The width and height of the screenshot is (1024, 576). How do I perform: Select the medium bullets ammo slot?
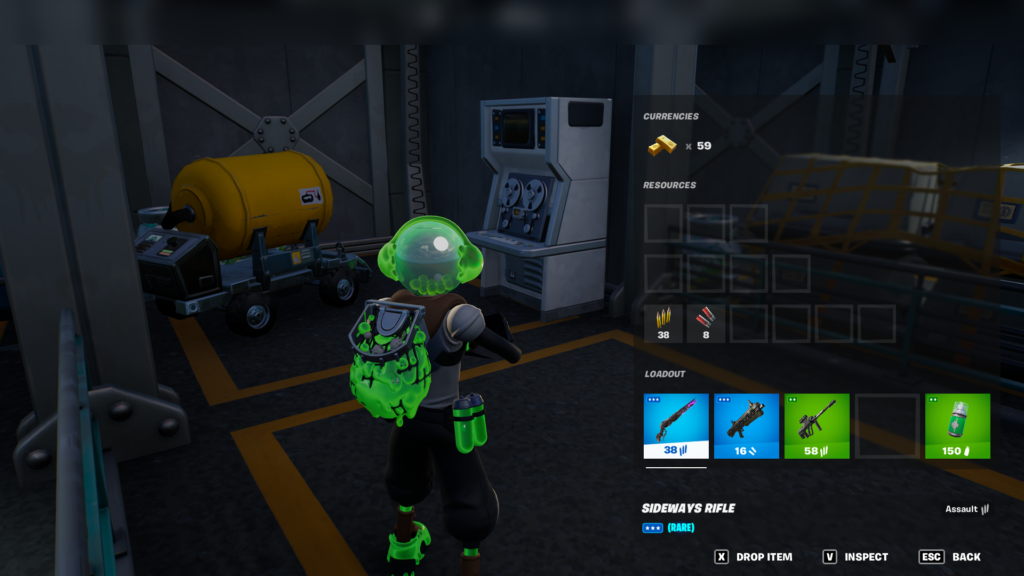(664, 324)
